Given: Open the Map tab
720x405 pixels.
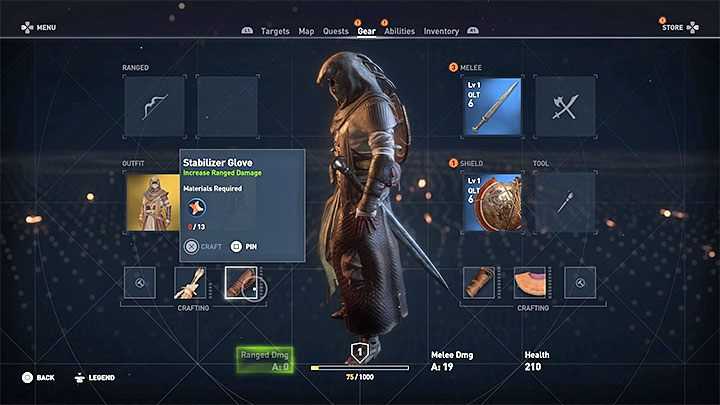Looking at the screenshot, I should 307,31.
